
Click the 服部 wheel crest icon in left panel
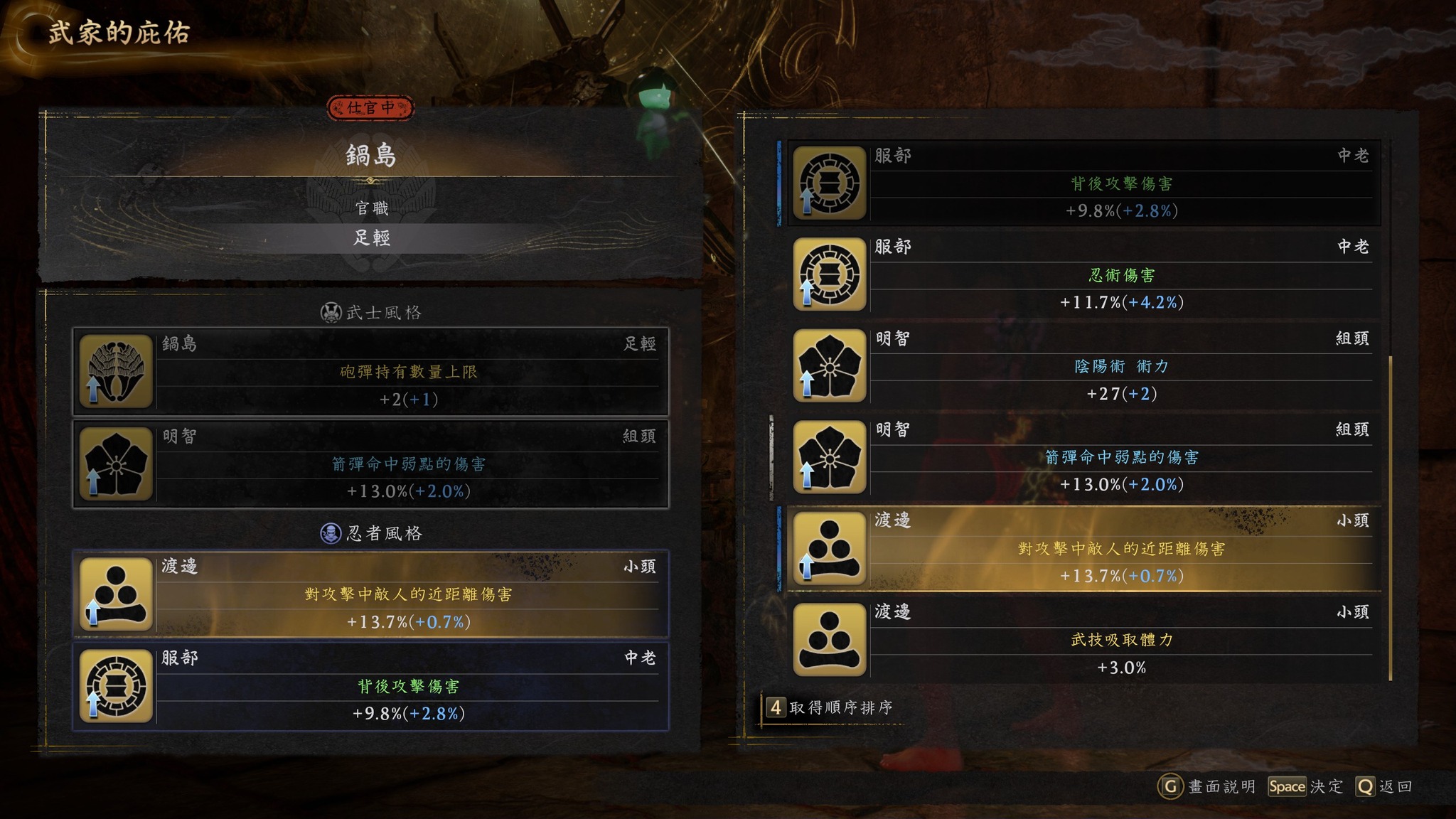pos(115,686)
